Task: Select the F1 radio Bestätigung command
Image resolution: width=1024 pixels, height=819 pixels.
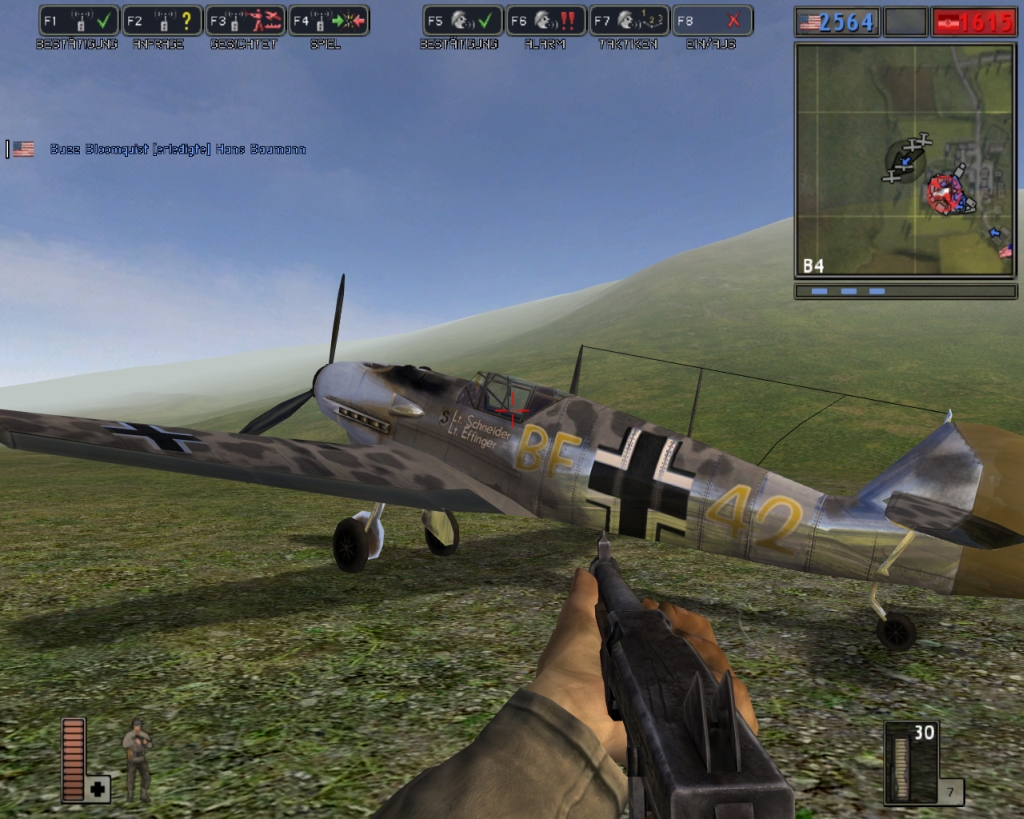Action: coord(79,21)
